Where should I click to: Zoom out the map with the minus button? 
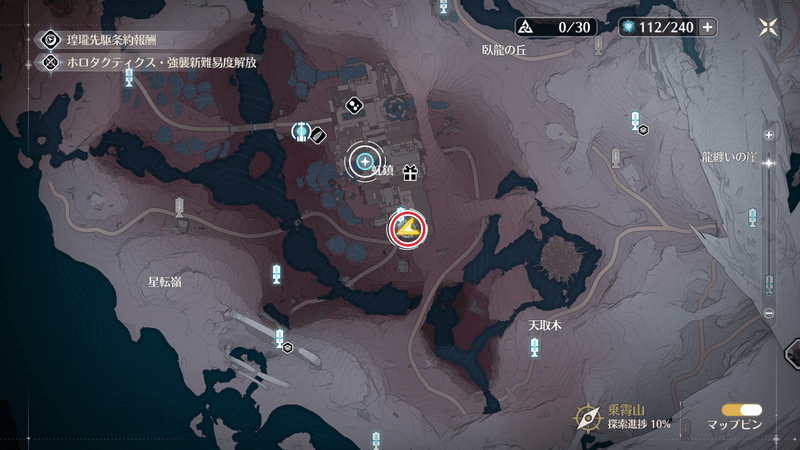768,313
